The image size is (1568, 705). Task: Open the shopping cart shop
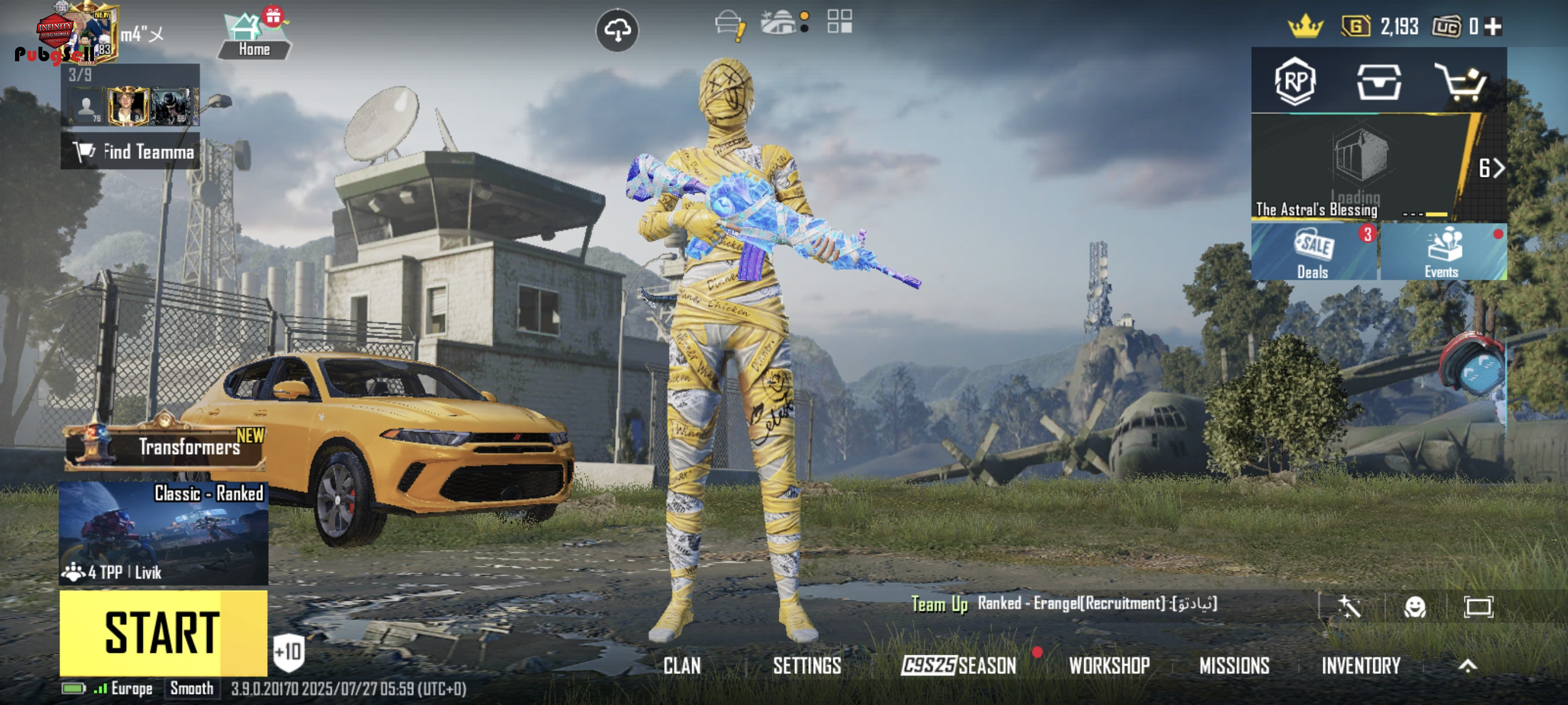[x=1462, y=82]
